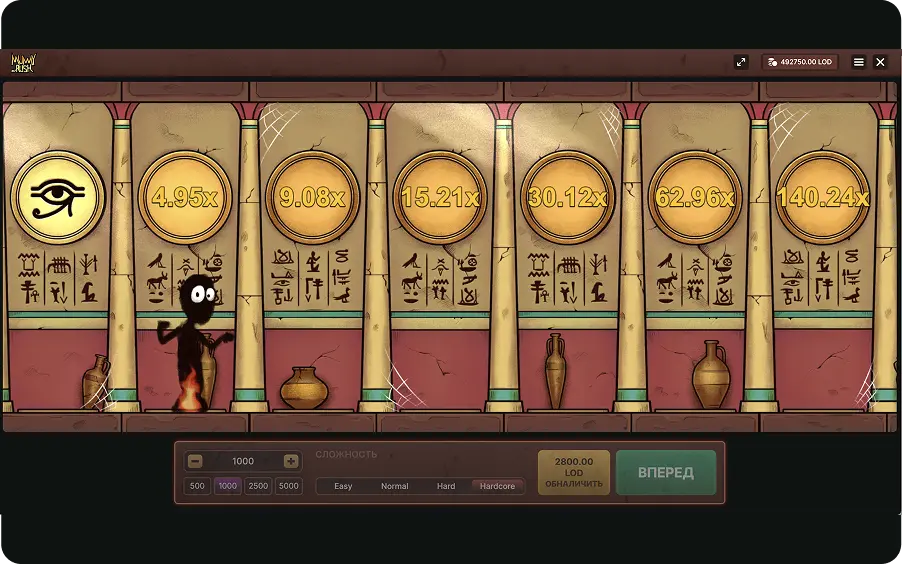Choose the 1000 bet preset
This screenshot has height=564, width=902.
[x=228, y=486]
